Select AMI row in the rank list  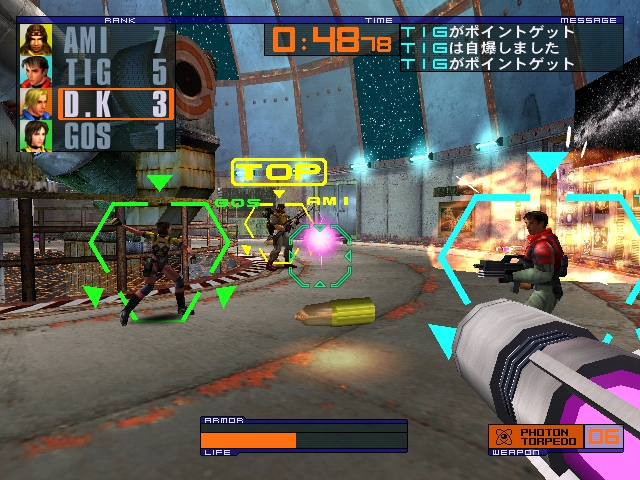click(x=115, y=40)
